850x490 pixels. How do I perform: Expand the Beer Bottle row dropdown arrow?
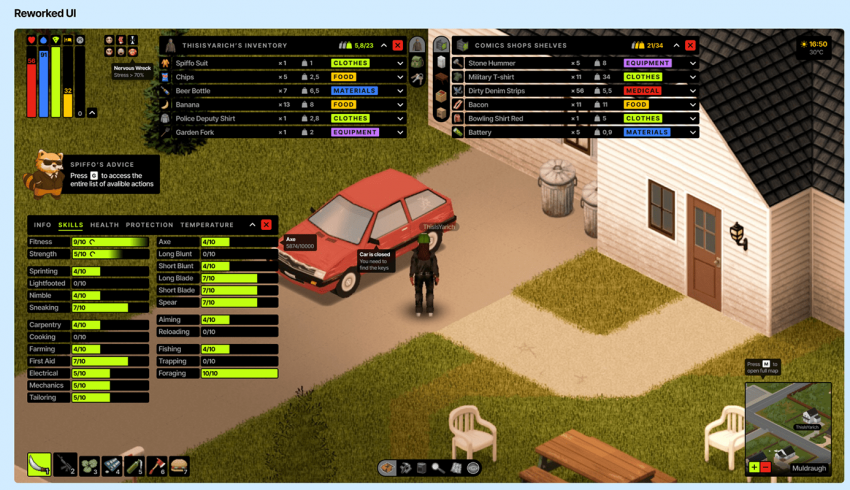400,91
